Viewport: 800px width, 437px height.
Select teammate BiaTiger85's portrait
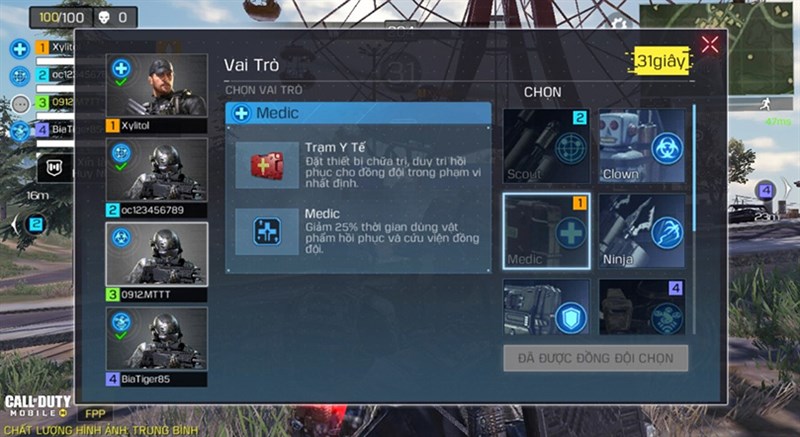pyautogui.click(x=157, y=340)
